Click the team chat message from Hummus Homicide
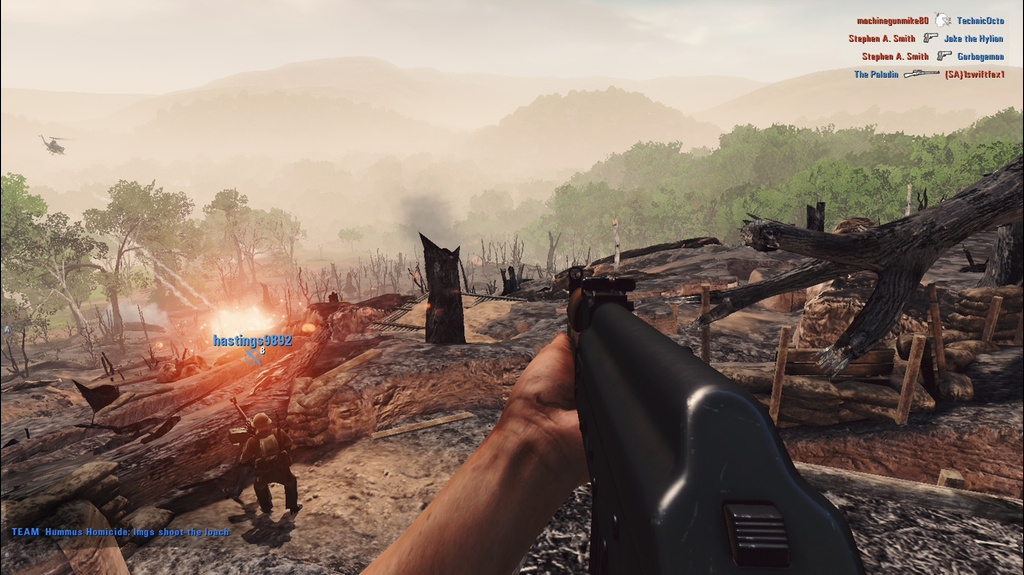Image resolution: width=1024 pixels, height=575 pixels. point(121,532)
